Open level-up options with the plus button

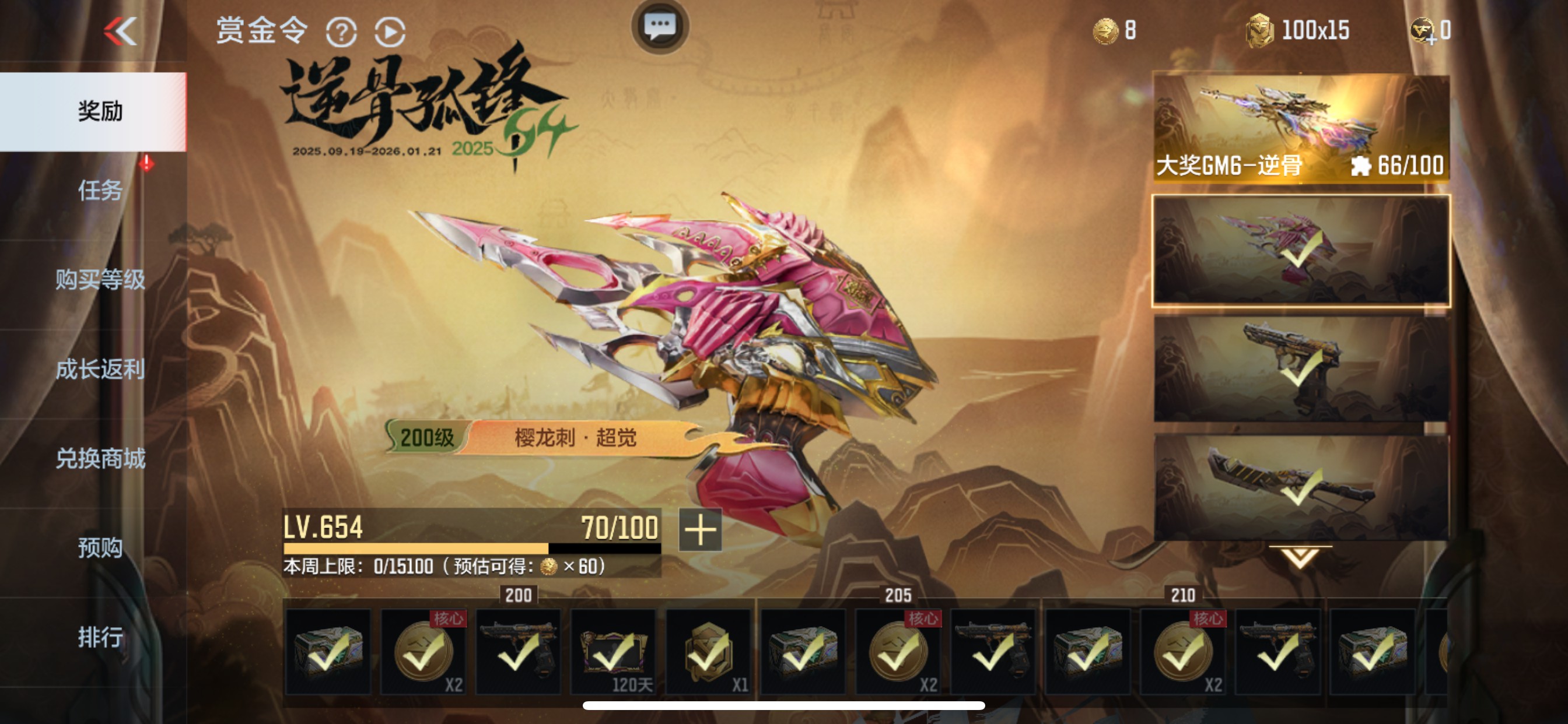pos(700,530)
